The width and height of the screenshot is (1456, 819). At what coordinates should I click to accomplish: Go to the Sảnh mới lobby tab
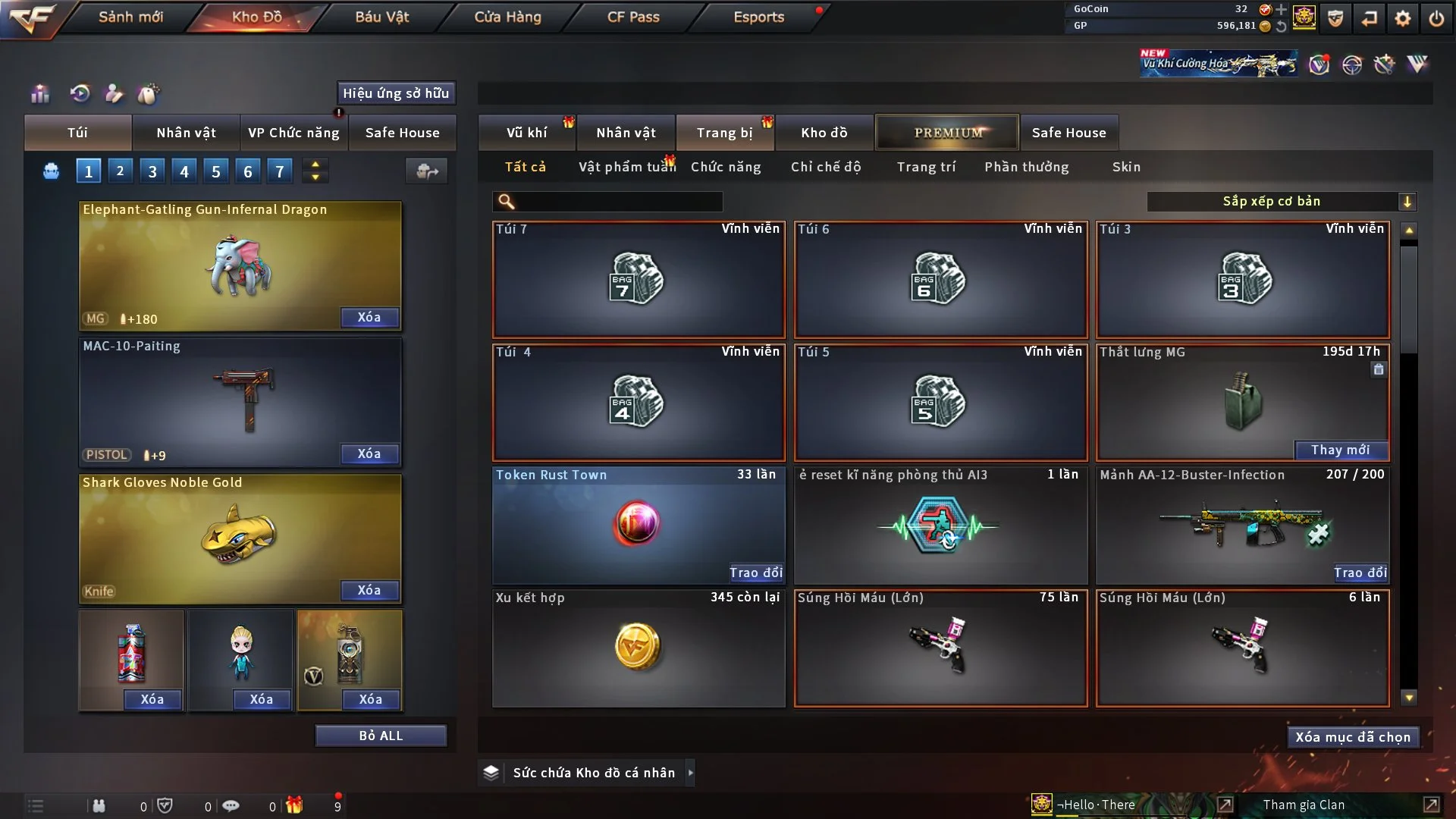[x=130, y=17]
